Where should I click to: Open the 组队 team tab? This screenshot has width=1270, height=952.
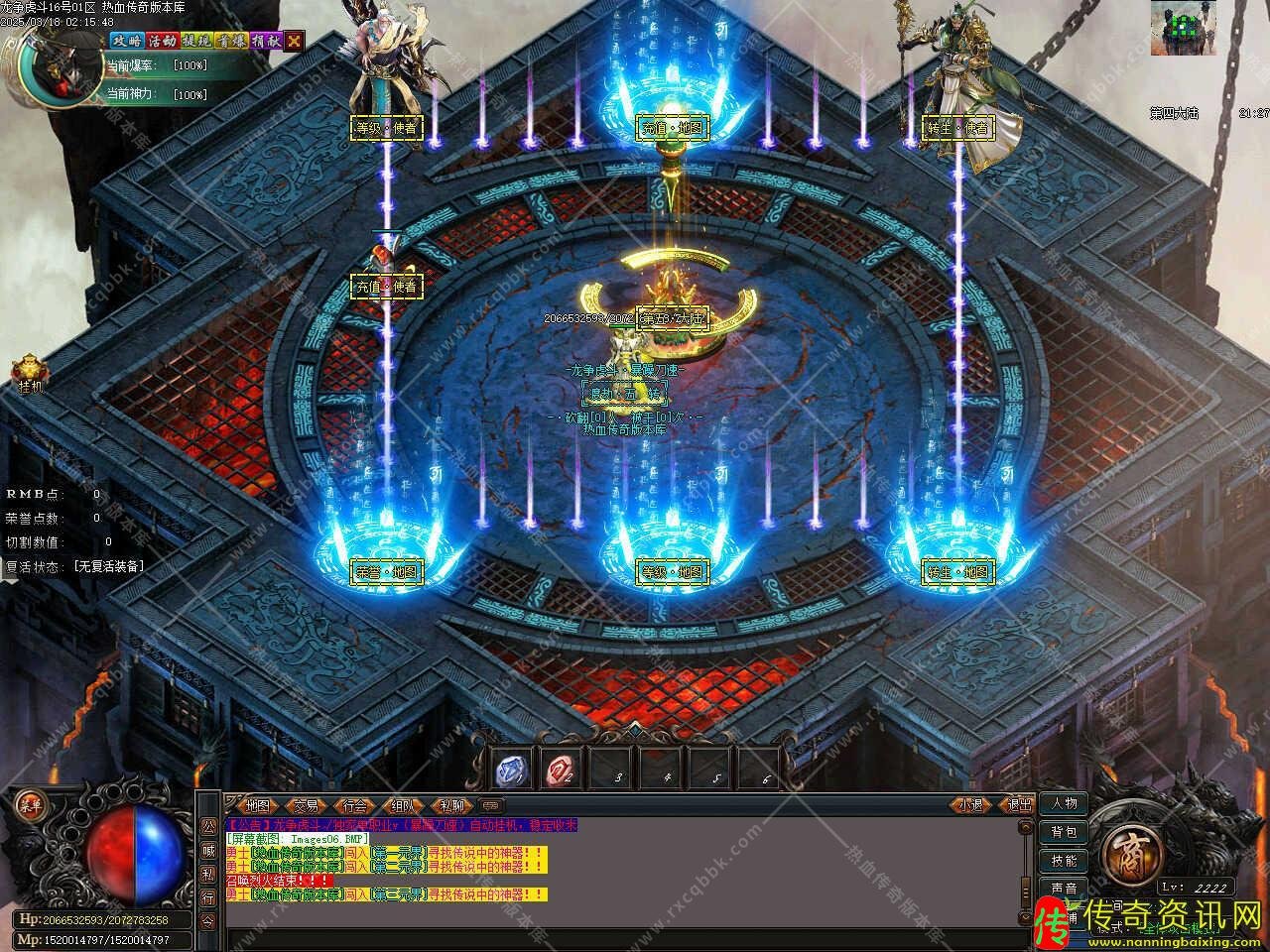403,805
